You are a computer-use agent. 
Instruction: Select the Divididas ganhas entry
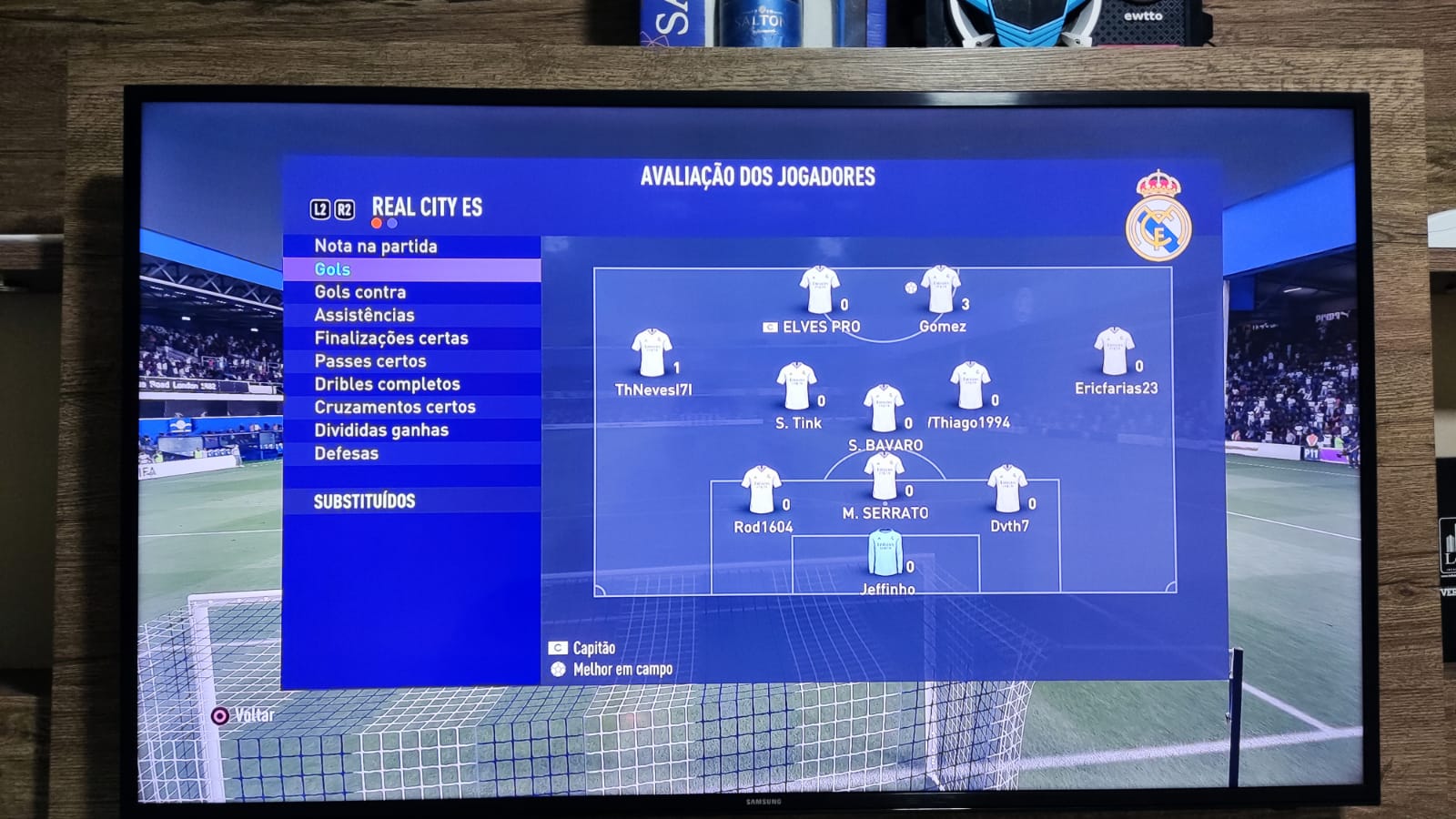tap(381, 430)
